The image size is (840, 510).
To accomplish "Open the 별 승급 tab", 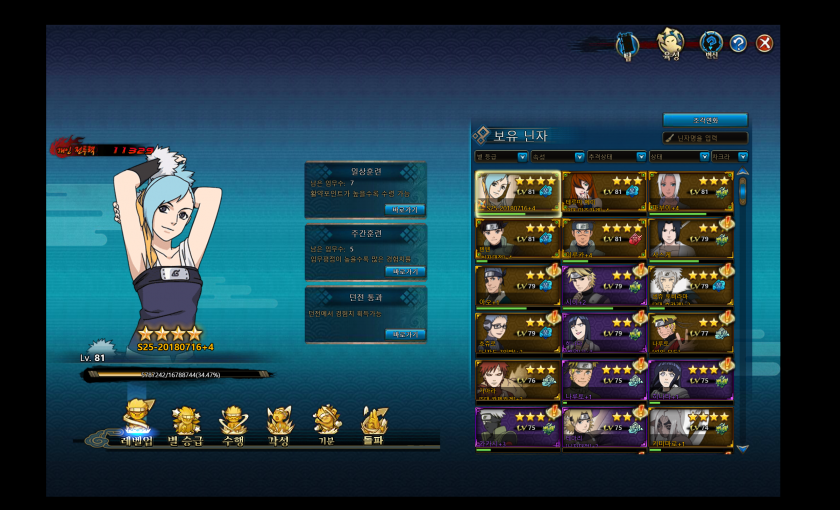I will click(186, 424).
